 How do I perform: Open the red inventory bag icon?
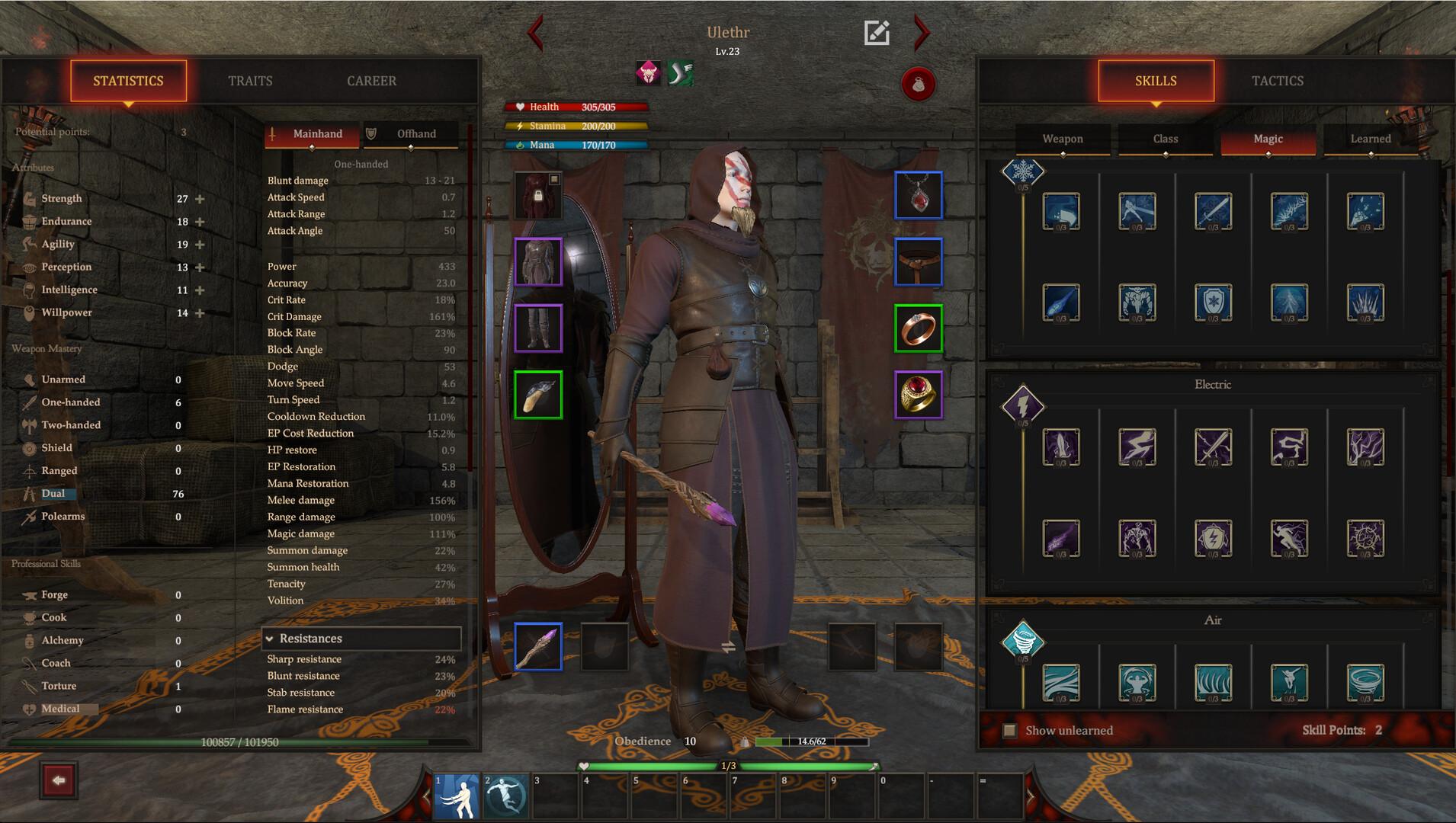pos(919,85)
